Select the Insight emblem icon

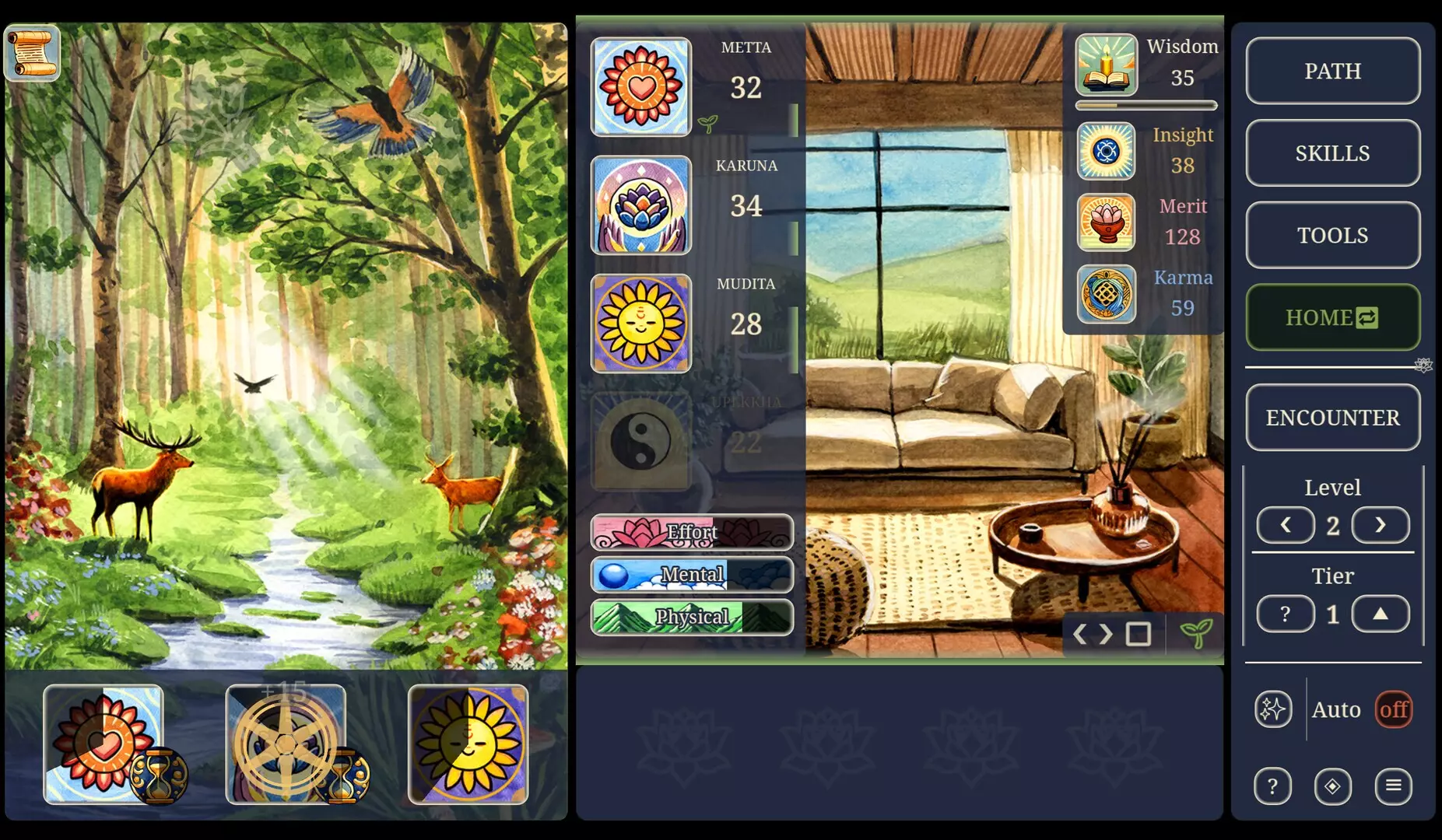click(x=1106, y=151)
